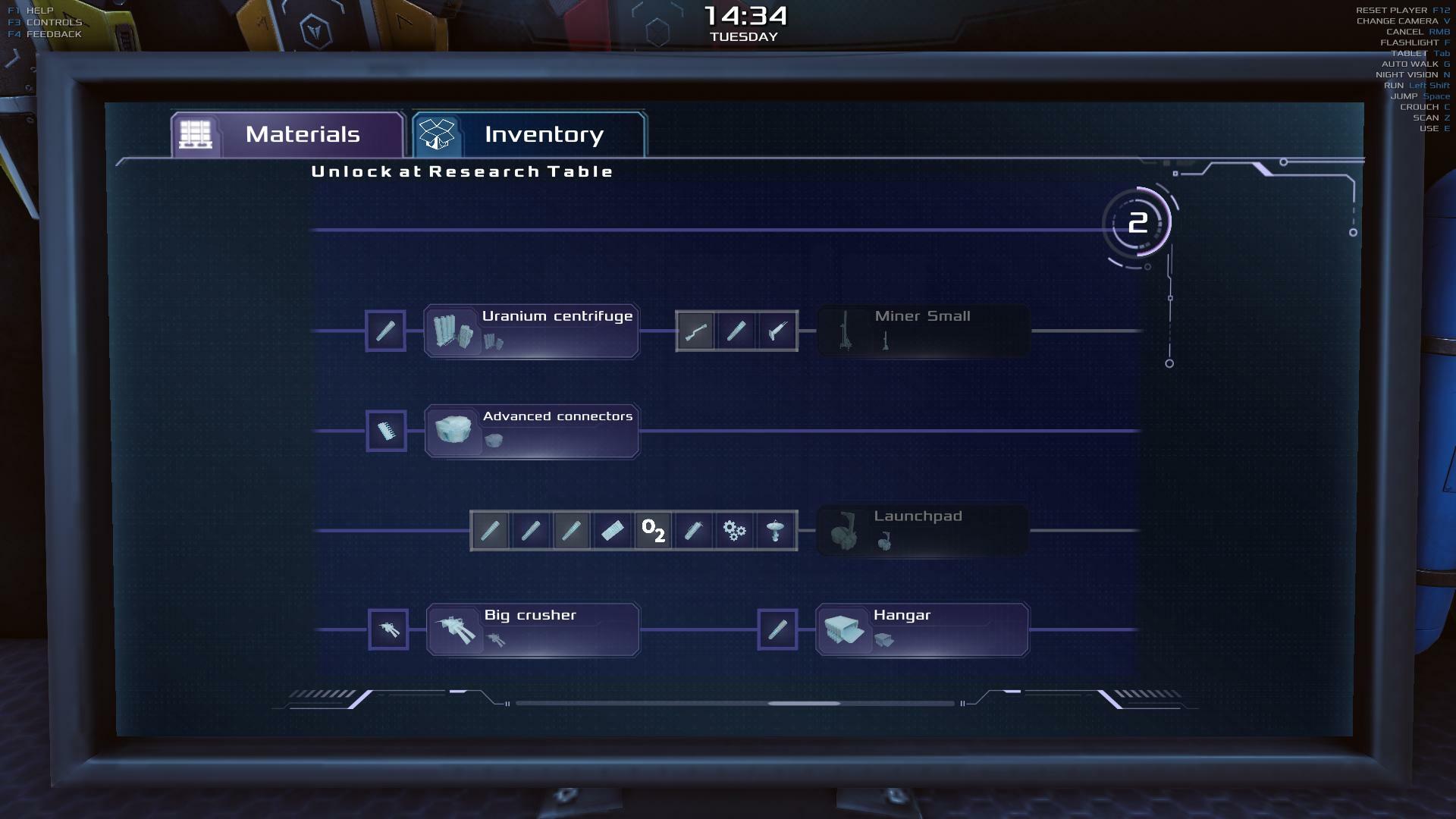Select the Big crusher blueprint
The width and height of the screenshot is (1456, 819).
point(533,630)
